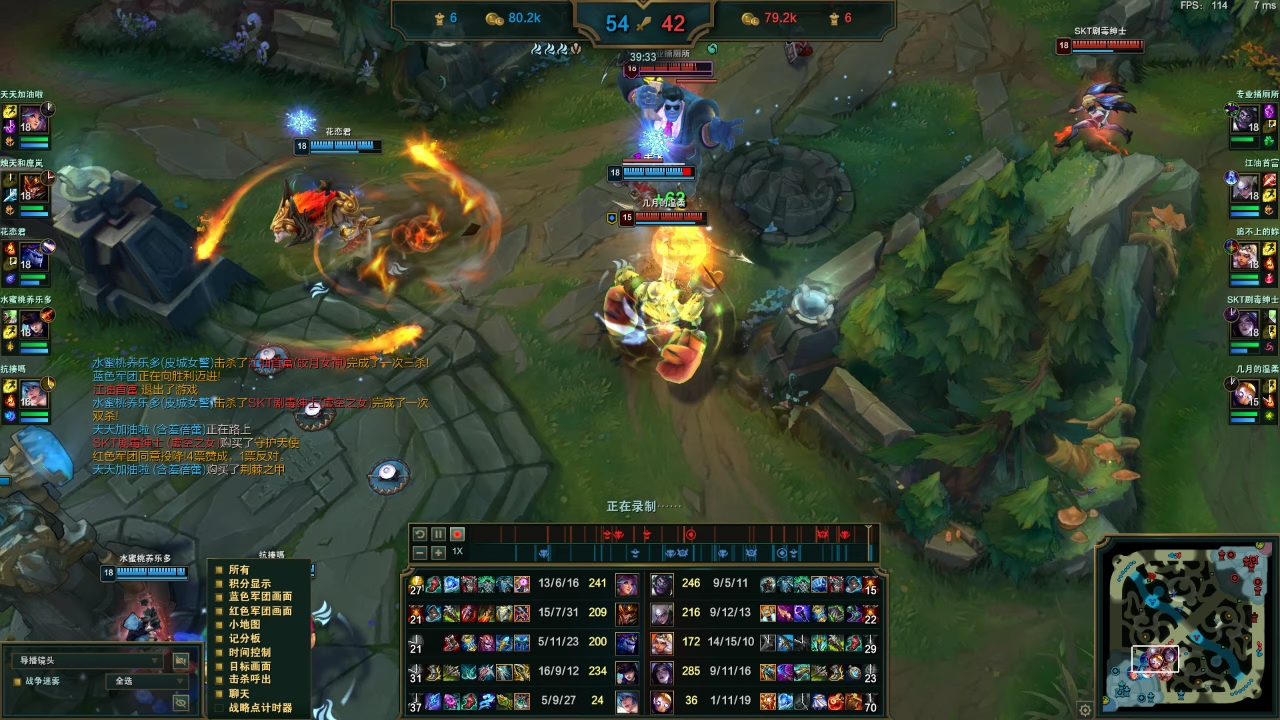Pause the replay playback

[x=438, y=534]
